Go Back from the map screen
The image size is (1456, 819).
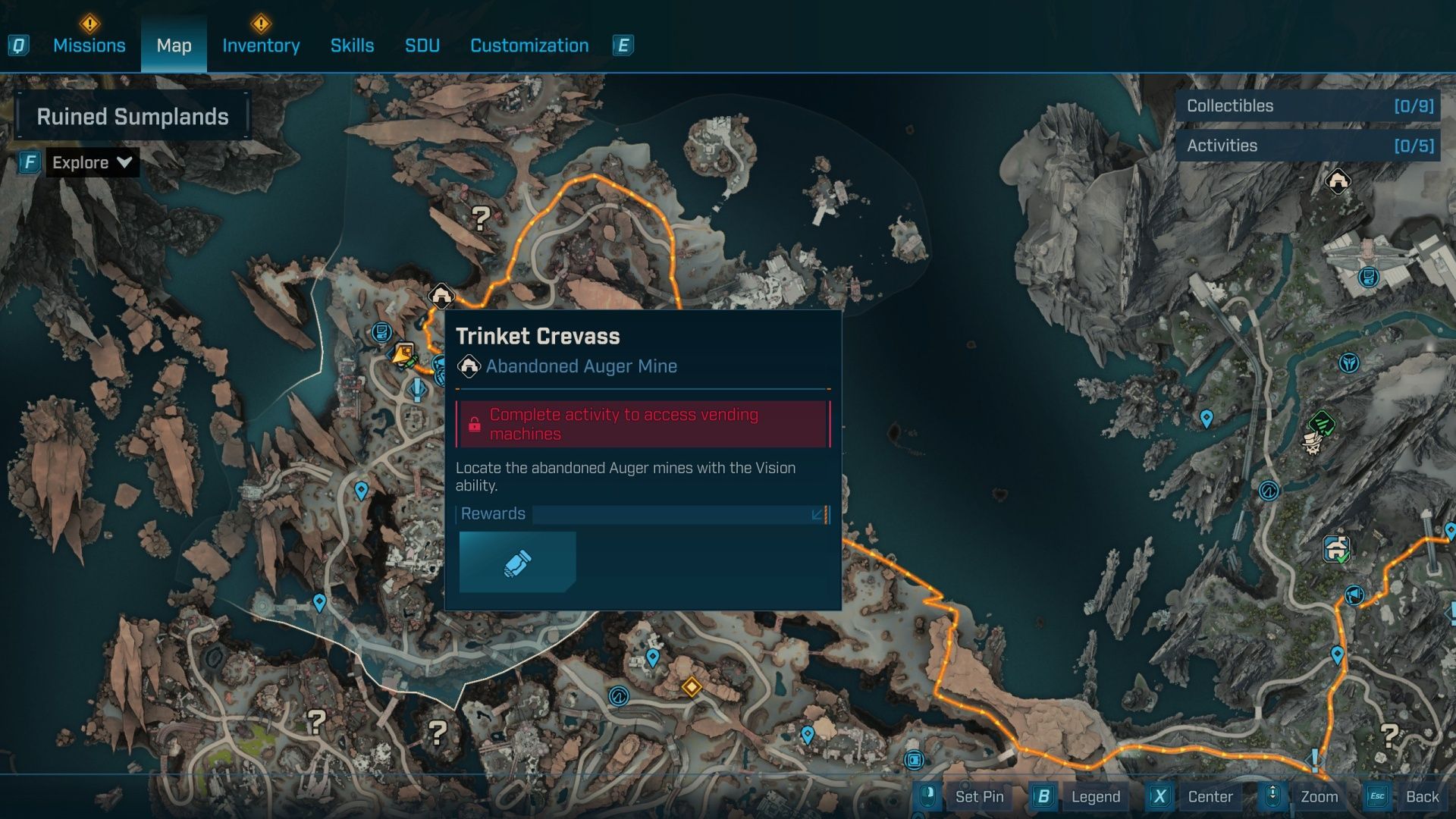pos(1421,796)
